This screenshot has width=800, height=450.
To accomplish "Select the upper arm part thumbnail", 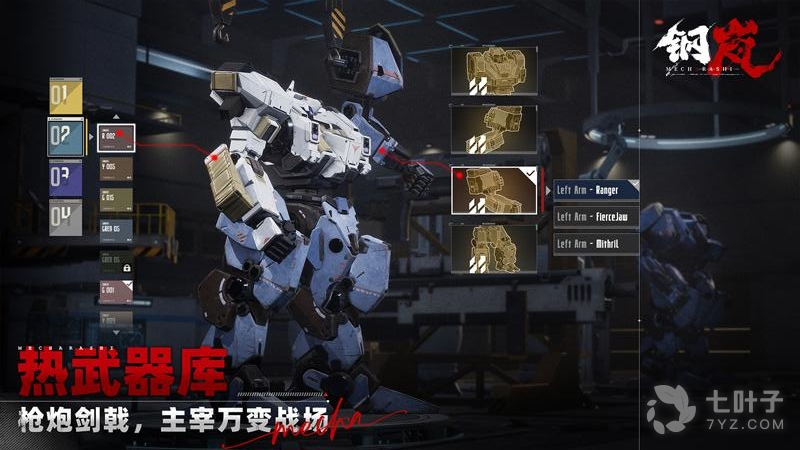I will (493, 130).
